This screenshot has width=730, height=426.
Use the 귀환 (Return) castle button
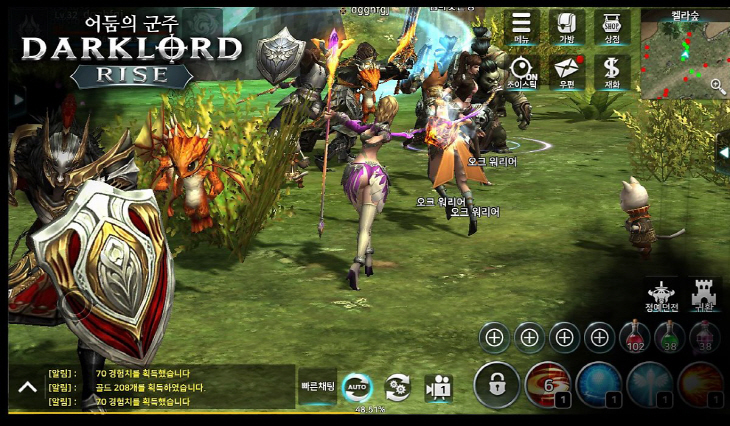[705, 295]
